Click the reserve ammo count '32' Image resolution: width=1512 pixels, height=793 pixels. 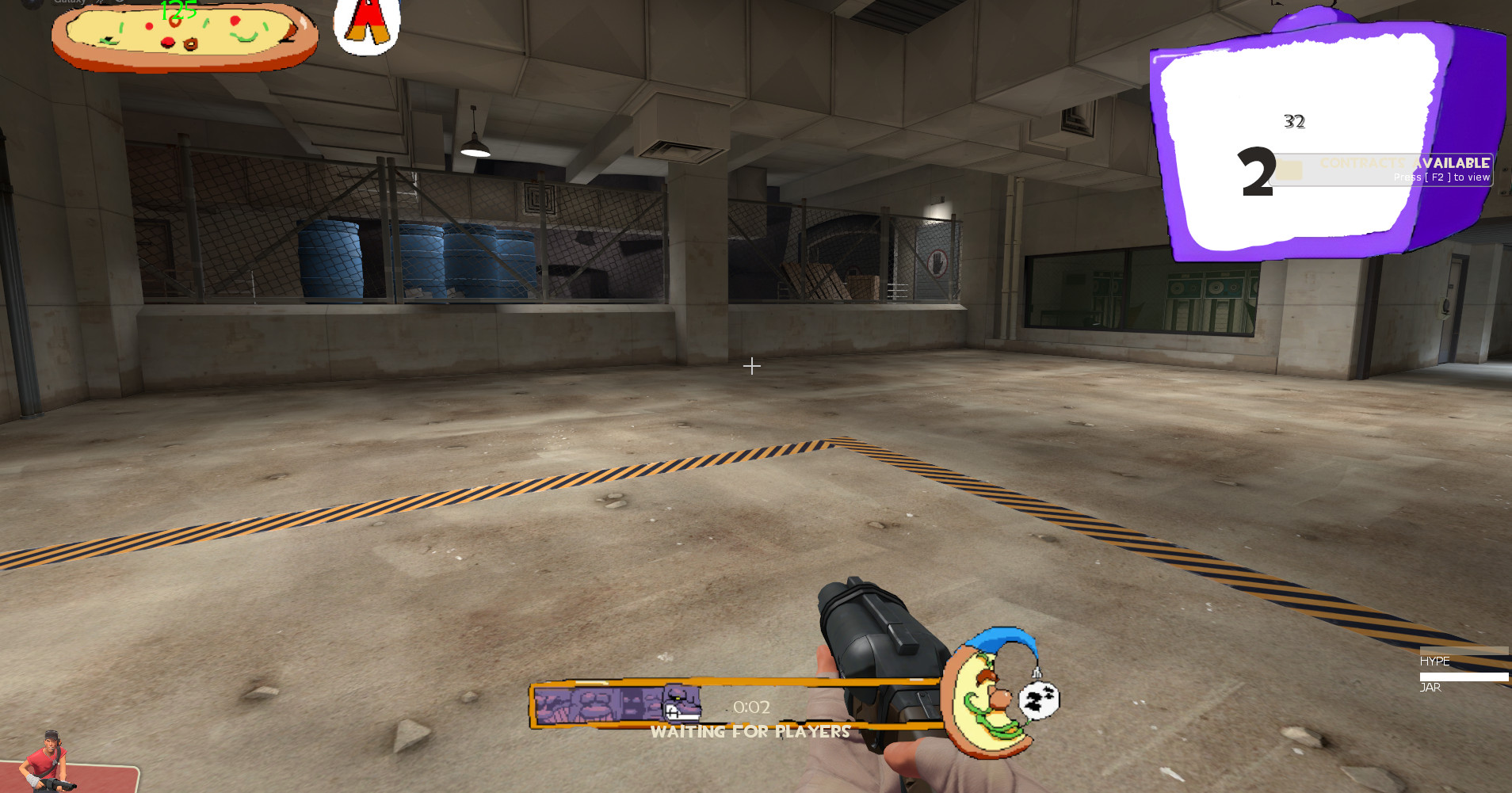click(x=1295, y=120)
